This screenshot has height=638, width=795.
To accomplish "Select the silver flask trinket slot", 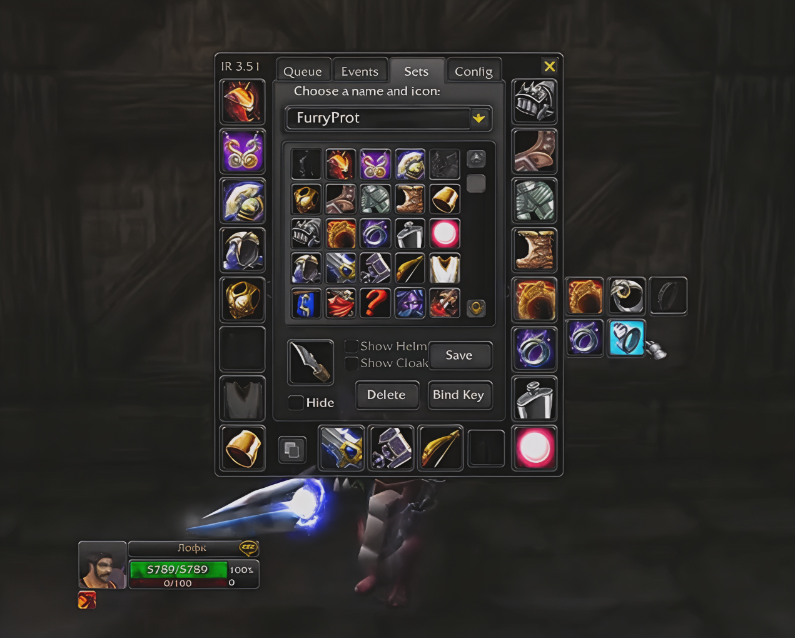I will pos(534,398).
